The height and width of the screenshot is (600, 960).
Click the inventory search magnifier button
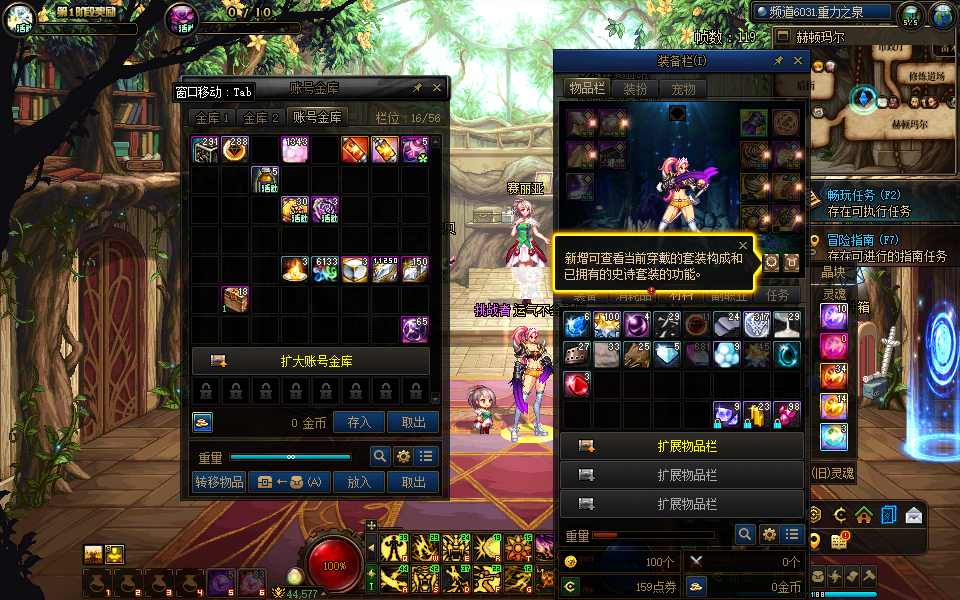744,535
